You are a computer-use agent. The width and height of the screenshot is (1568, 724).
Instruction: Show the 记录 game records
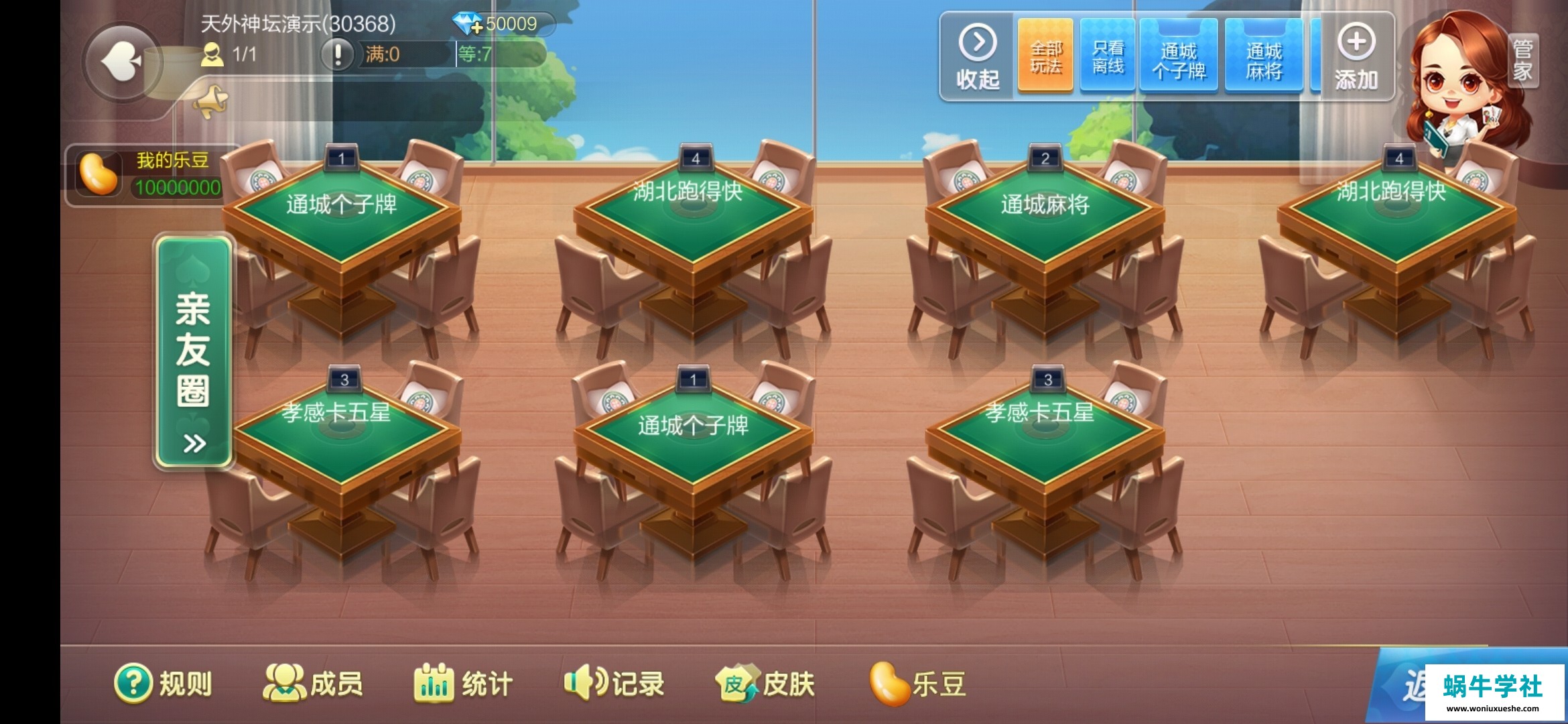[614, 684]
